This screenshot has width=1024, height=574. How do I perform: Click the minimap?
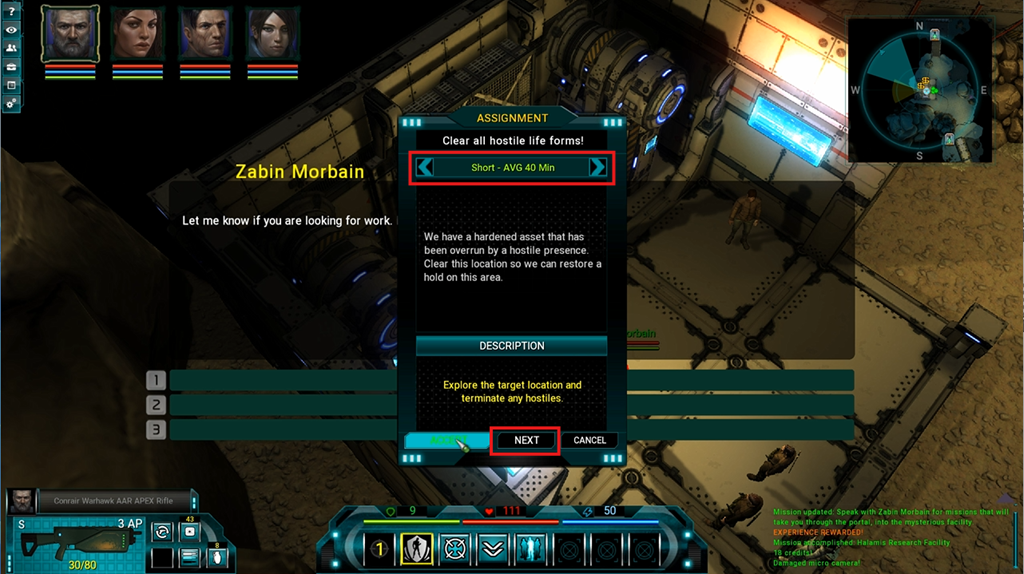pos(919,90)
